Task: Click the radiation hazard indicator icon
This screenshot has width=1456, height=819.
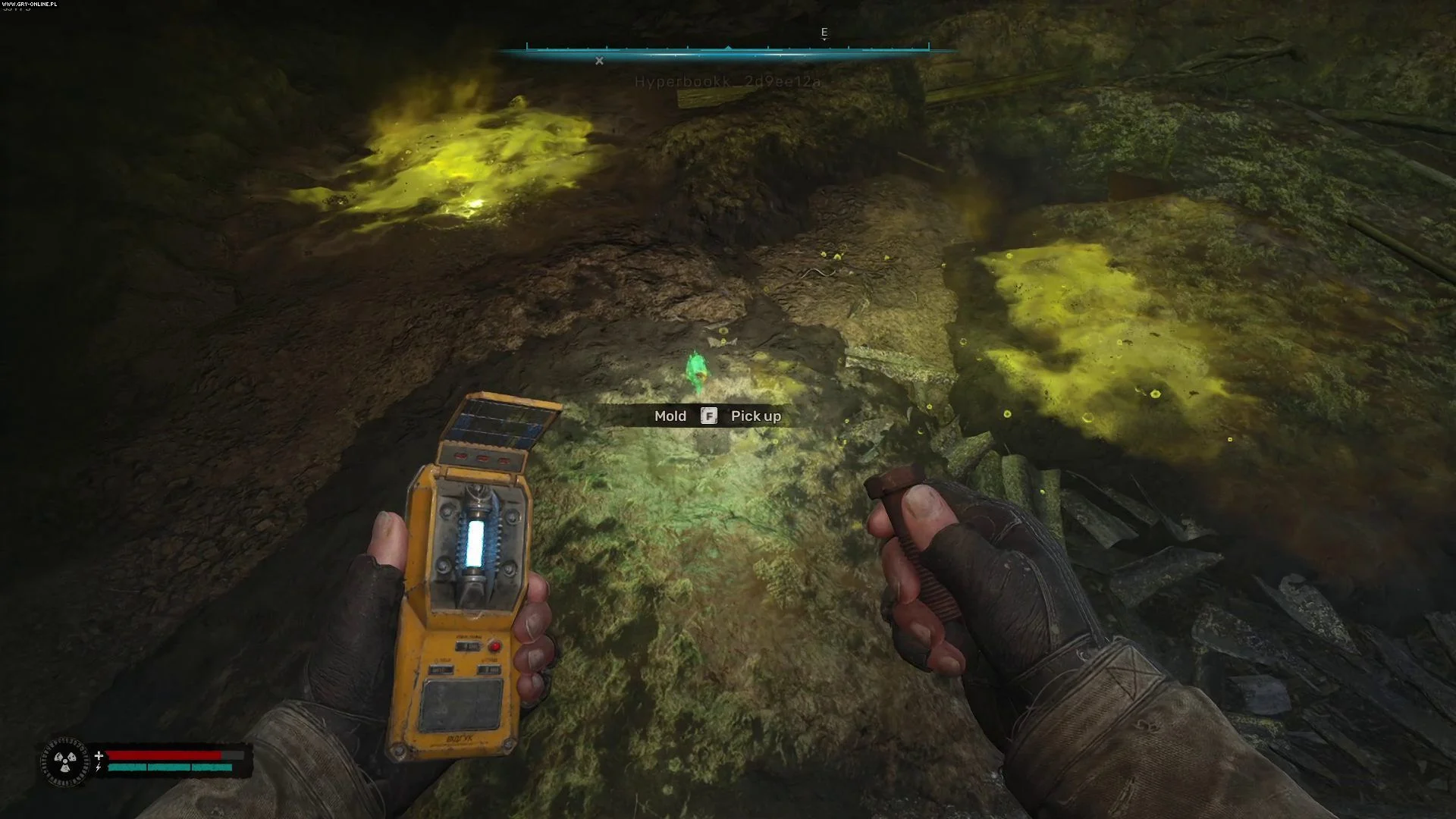Action: click(65, 761)
